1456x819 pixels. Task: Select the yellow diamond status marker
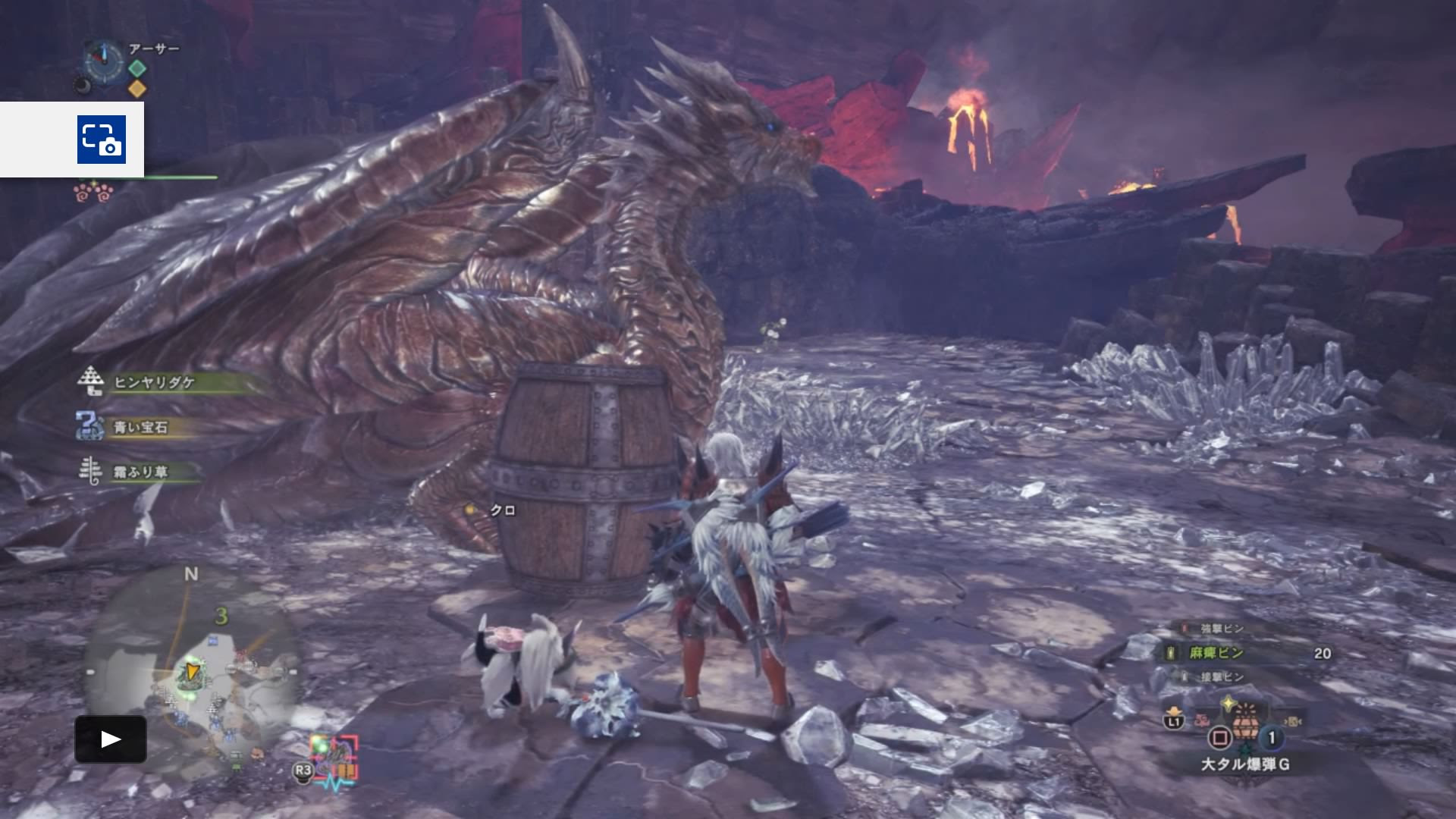tap(138, 88)
